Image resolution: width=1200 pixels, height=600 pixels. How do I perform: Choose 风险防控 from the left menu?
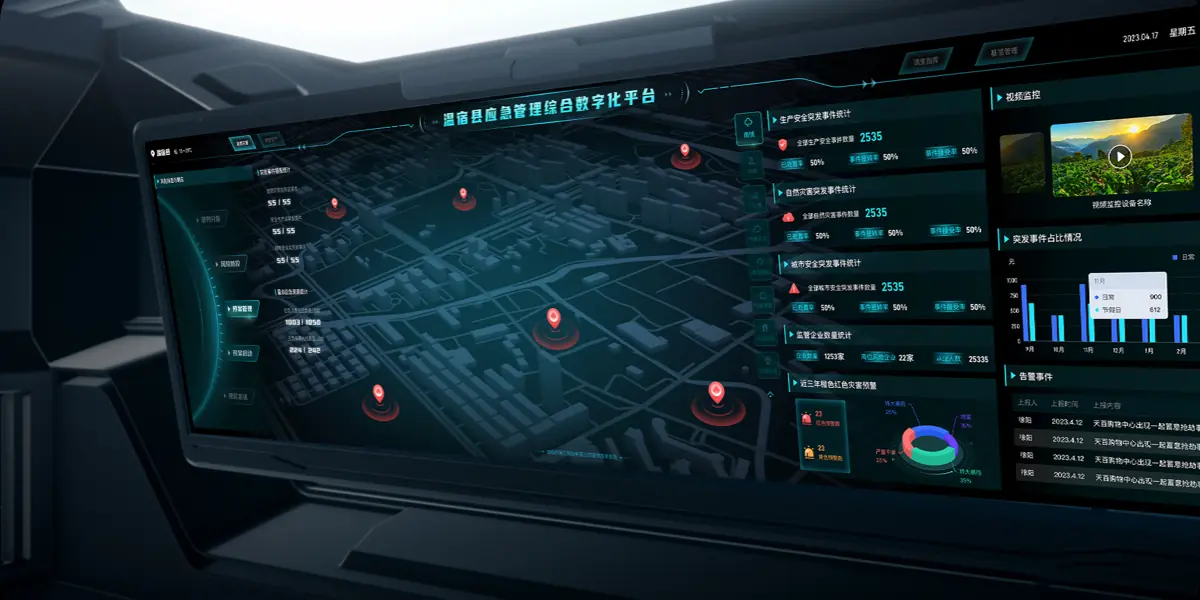(x=229, y=264)
